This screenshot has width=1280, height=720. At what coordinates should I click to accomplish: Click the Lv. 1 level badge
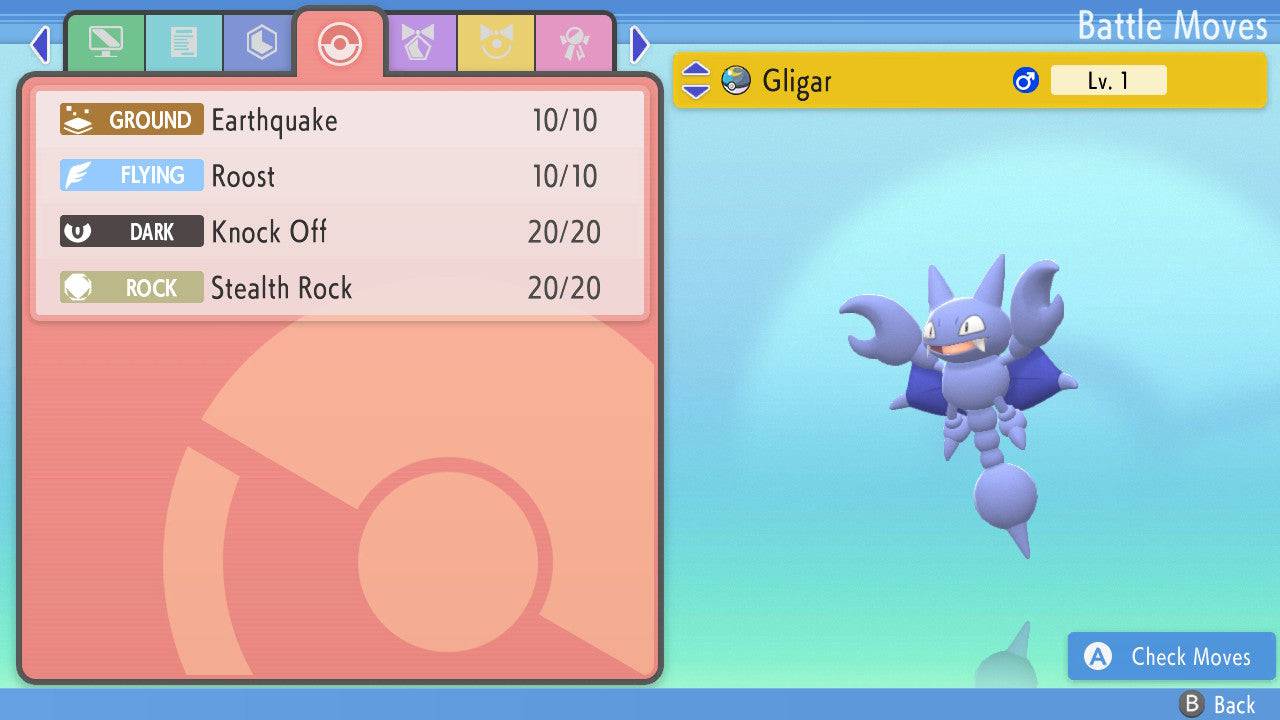click(x=1109, y=80)
